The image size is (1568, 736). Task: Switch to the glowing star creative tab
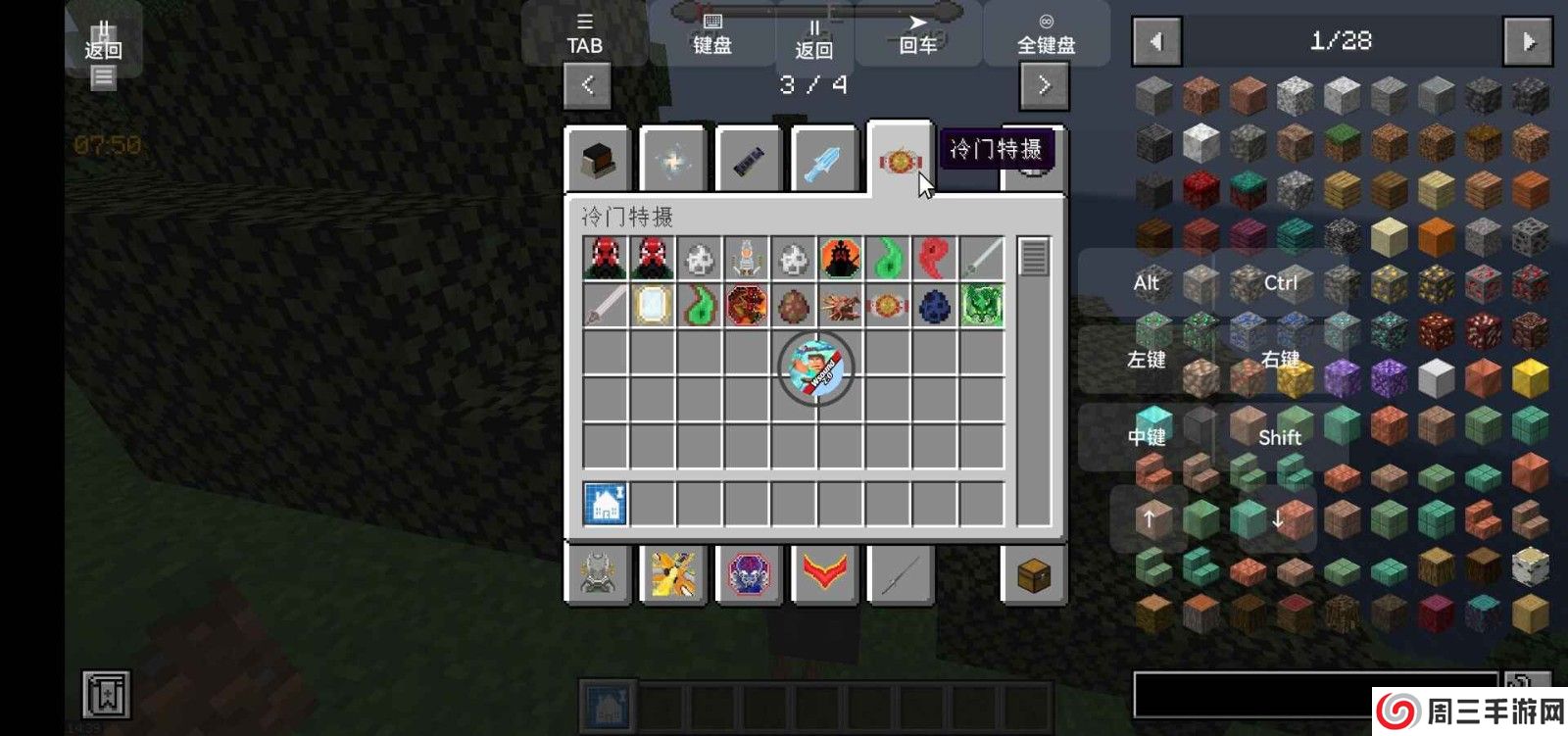coord(672,162)
